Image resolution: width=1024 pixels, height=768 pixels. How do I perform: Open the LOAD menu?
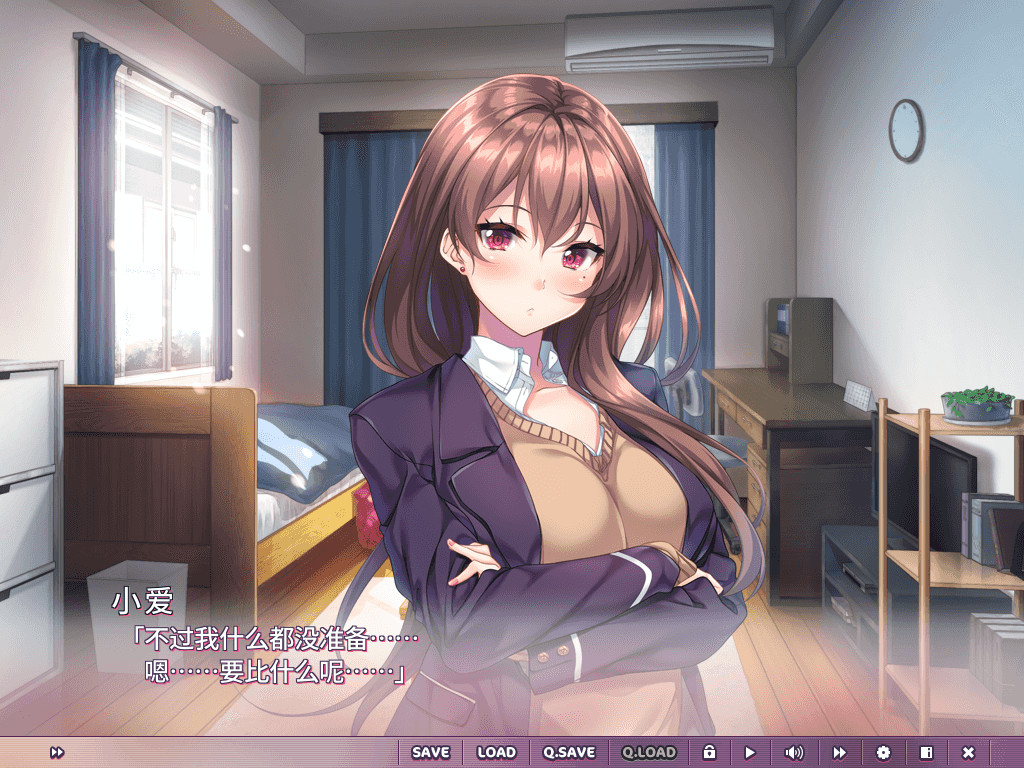[496, 752]
